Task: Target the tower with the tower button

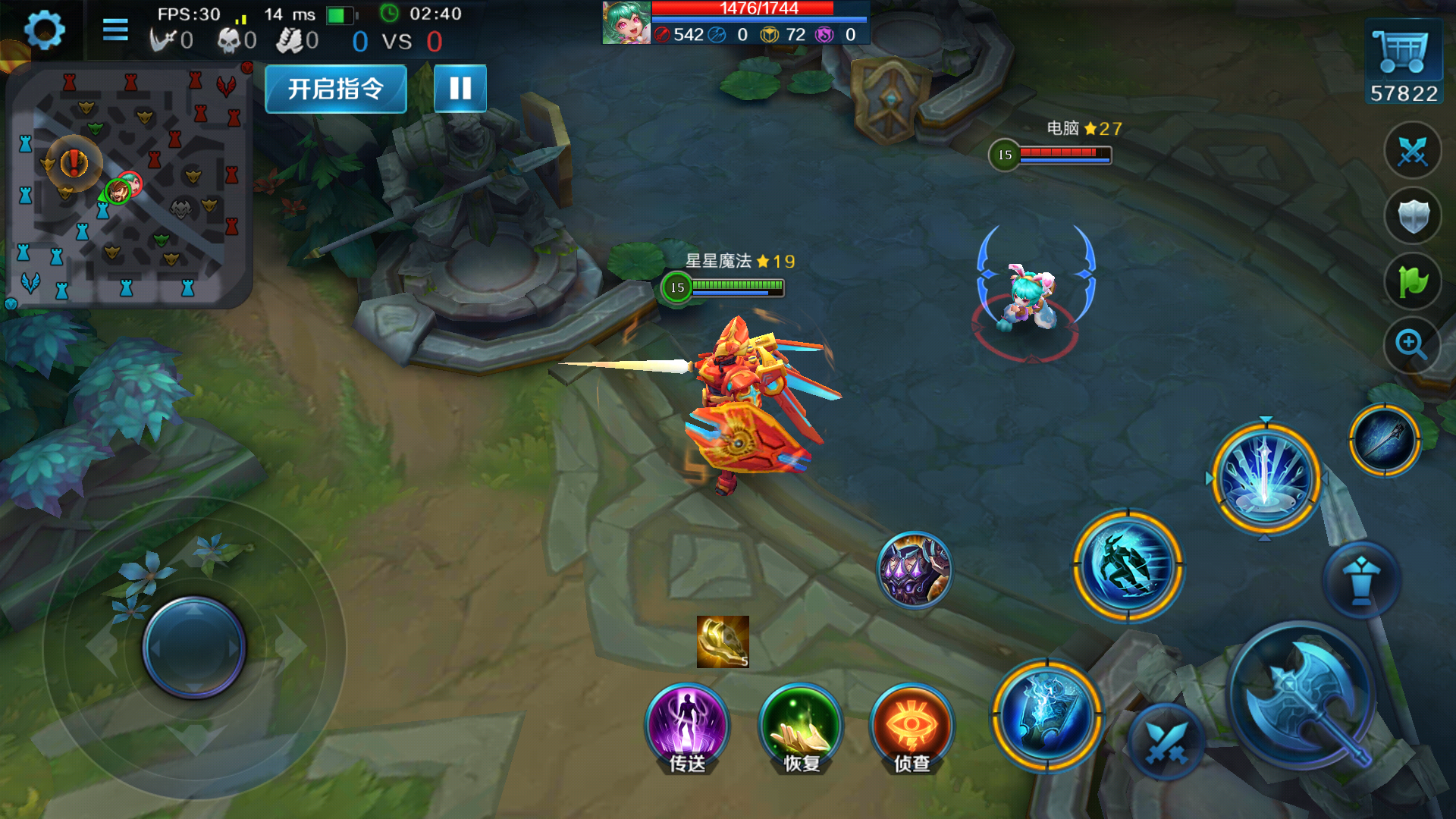Action: 1361,580
